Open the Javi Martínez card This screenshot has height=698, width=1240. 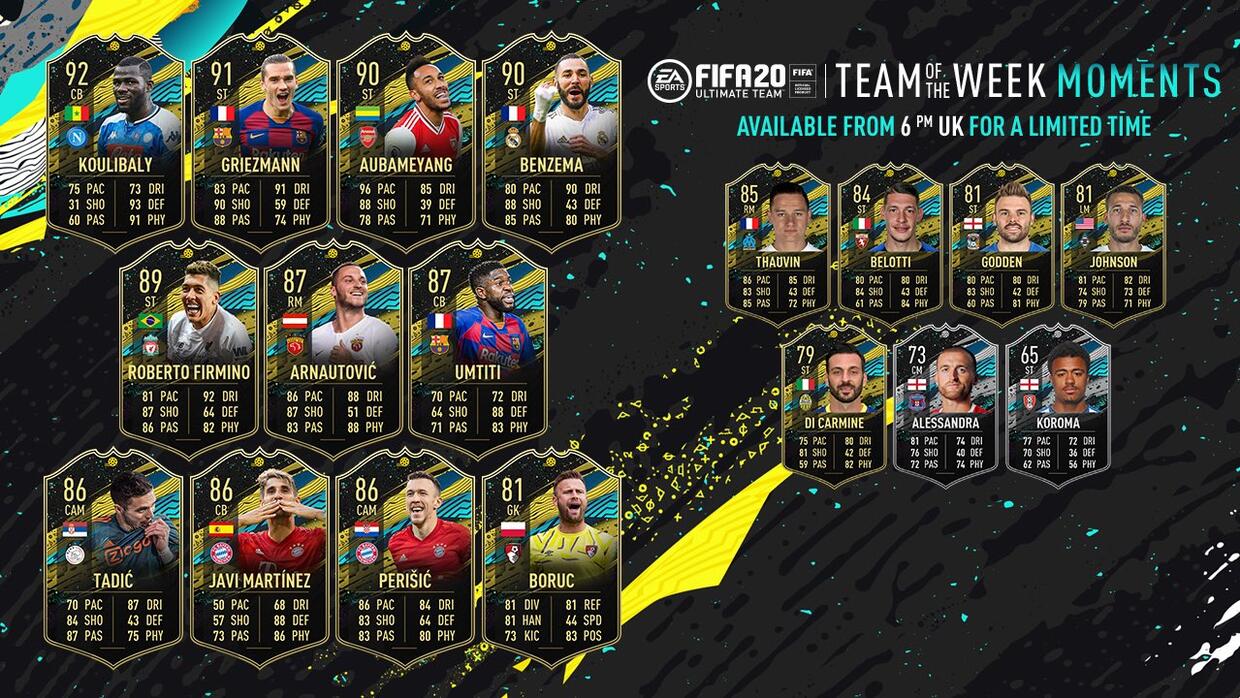[260, 556]
